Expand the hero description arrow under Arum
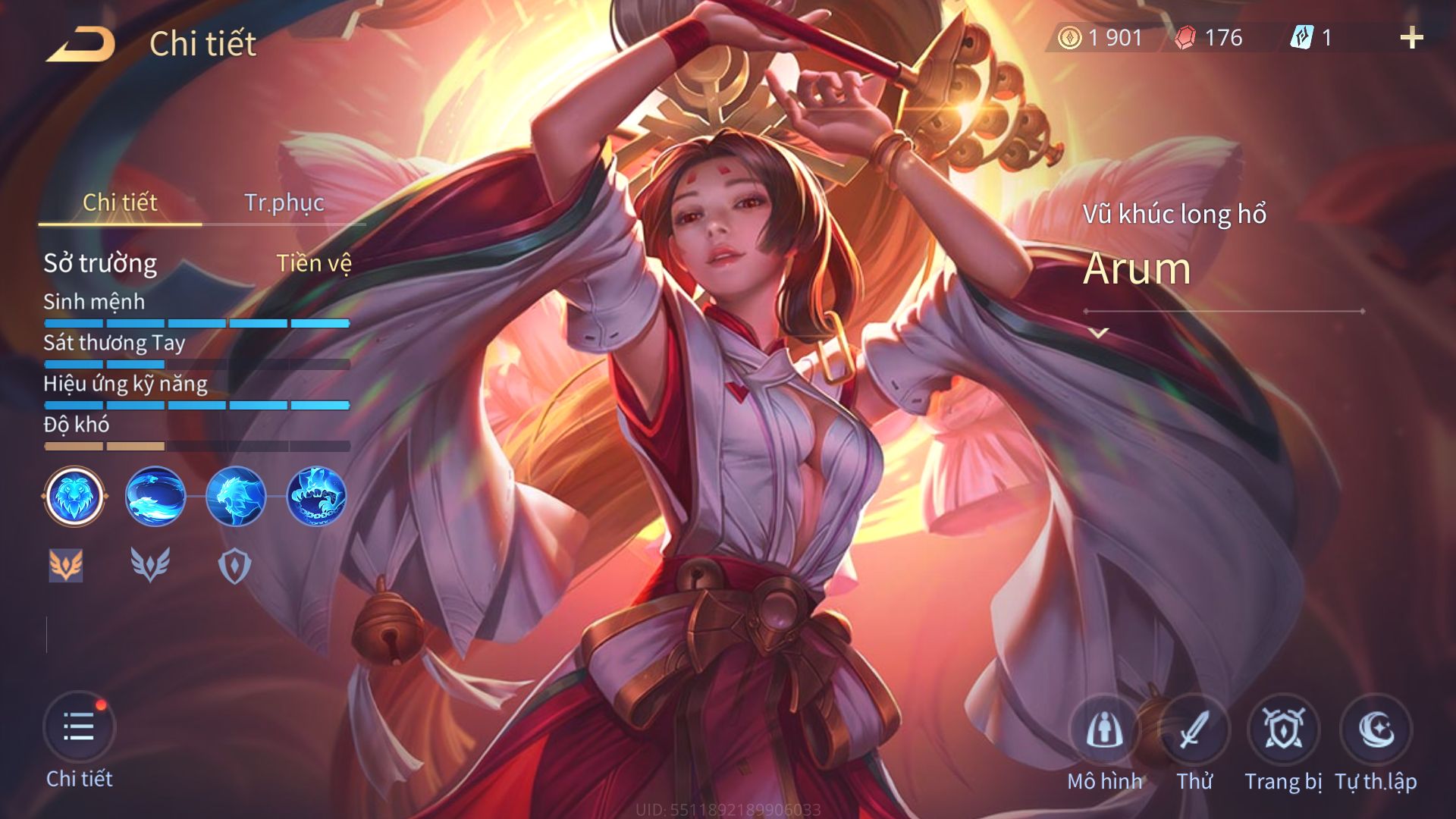 pyautogui.click(x=1099, y=332)
